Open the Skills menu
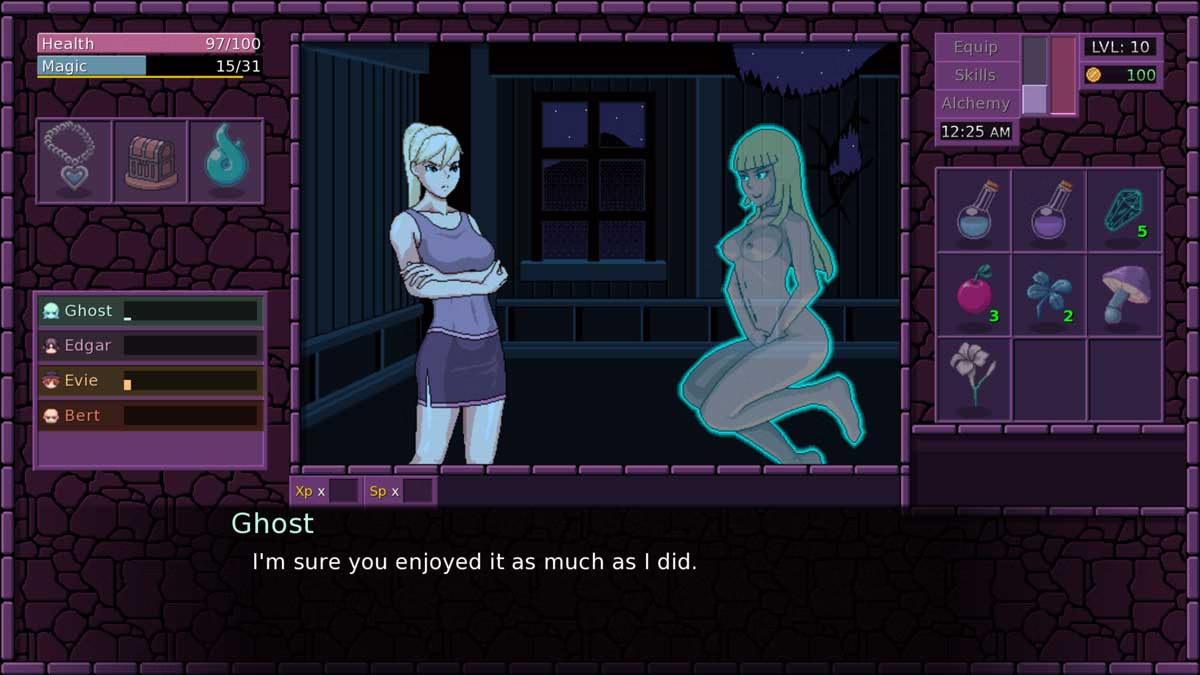This screenshot has height=675, width=1200. point(976,75)
